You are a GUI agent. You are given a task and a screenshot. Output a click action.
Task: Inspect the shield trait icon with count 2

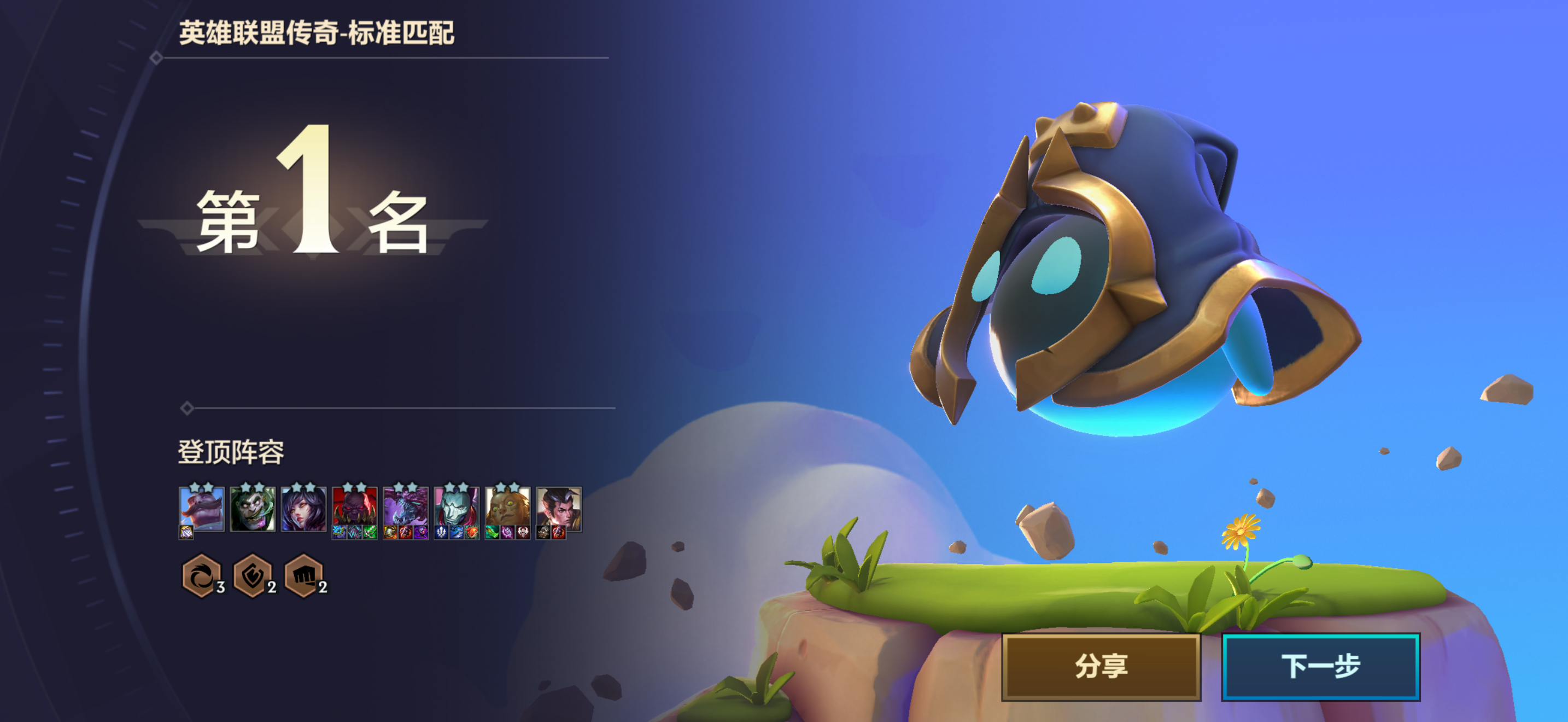click(252, 575)
